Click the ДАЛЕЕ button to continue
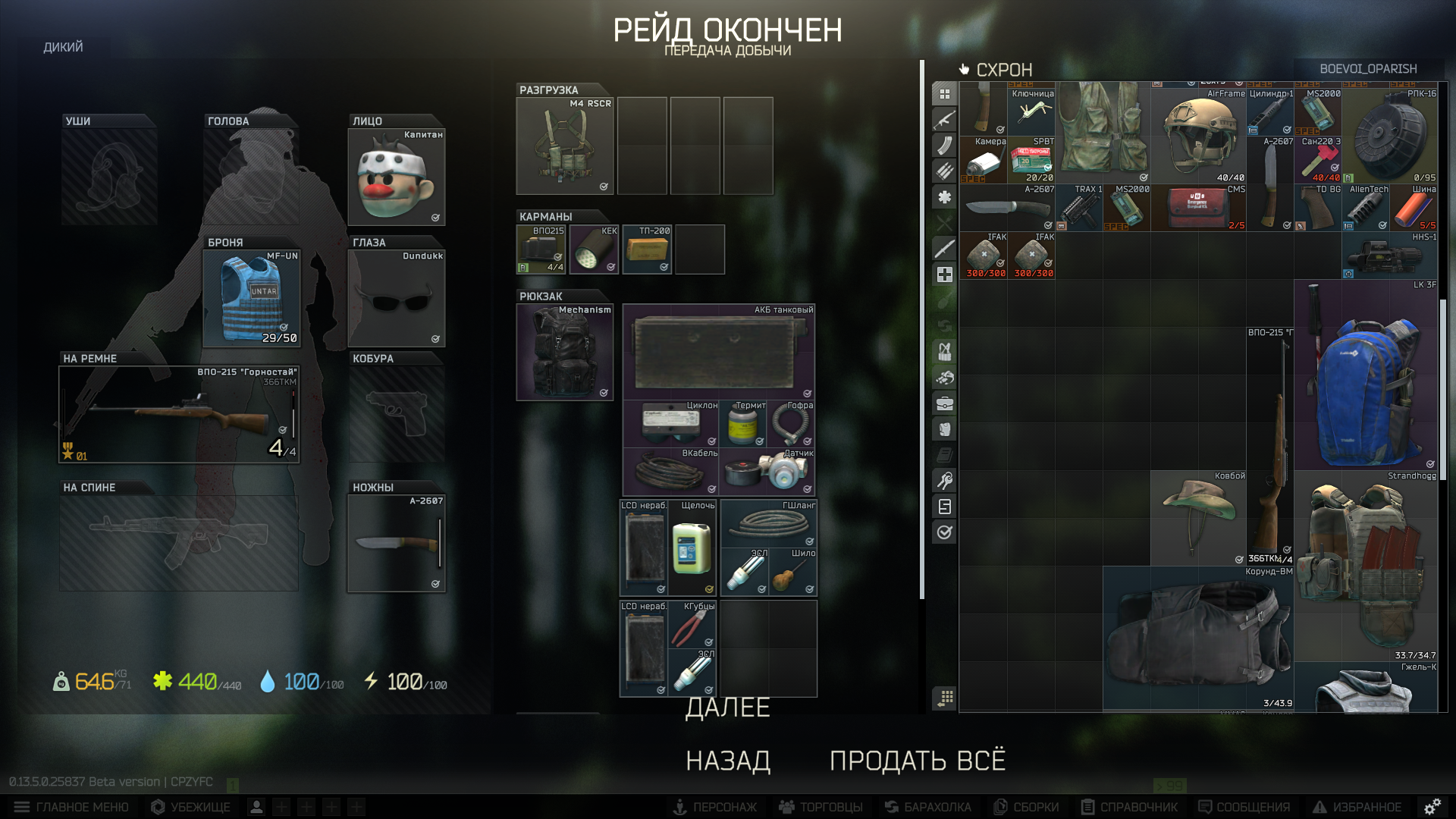The height and width of the screenshot is (819, 1456). coord(727,708)
